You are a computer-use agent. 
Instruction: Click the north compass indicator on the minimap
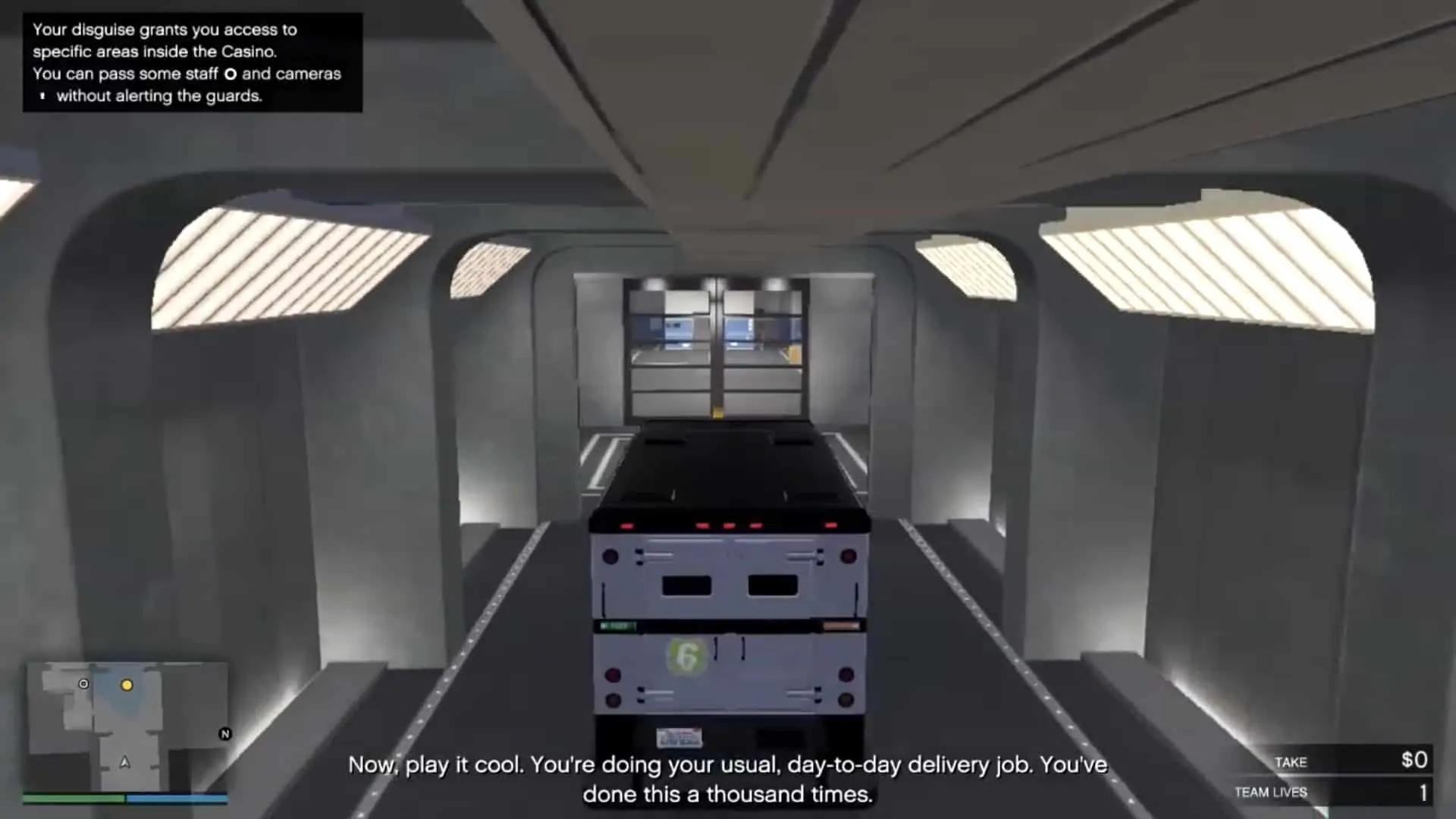point(224,734)
